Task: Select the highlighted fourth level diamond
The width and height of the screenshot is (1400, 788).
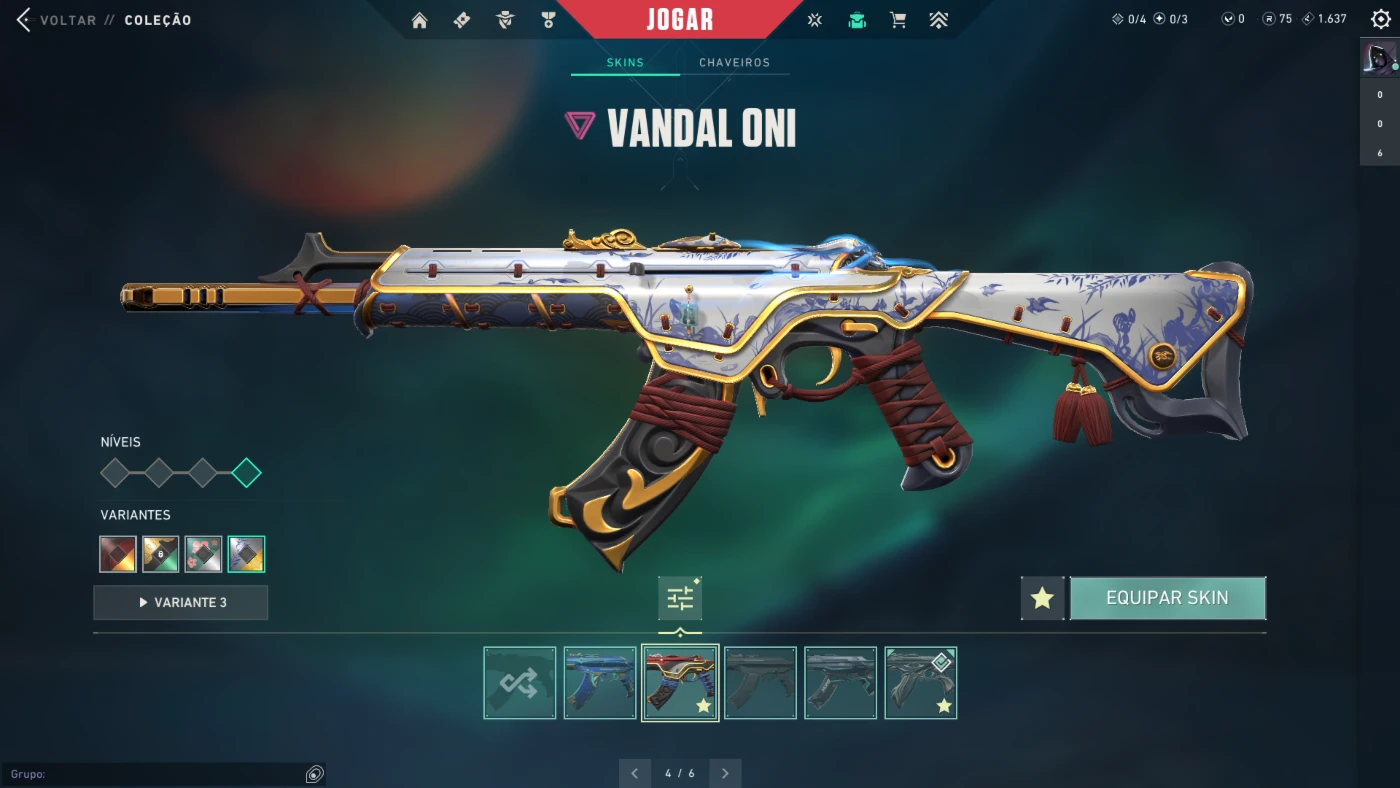Action: click(x=246, y=473)
